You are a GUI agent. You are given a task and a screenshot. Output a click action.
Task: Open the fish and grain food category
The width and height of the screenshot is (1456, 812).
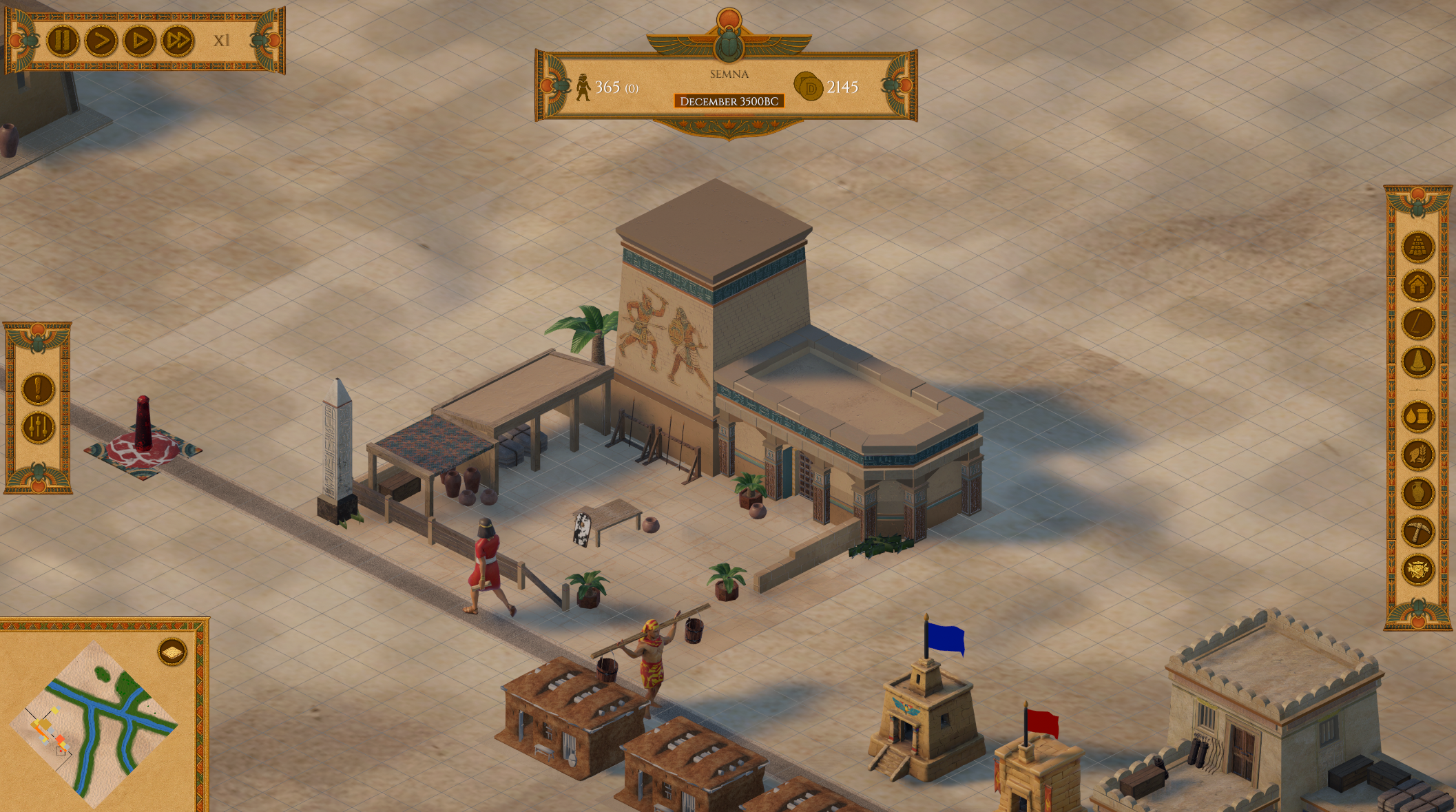pos(1417,455)
